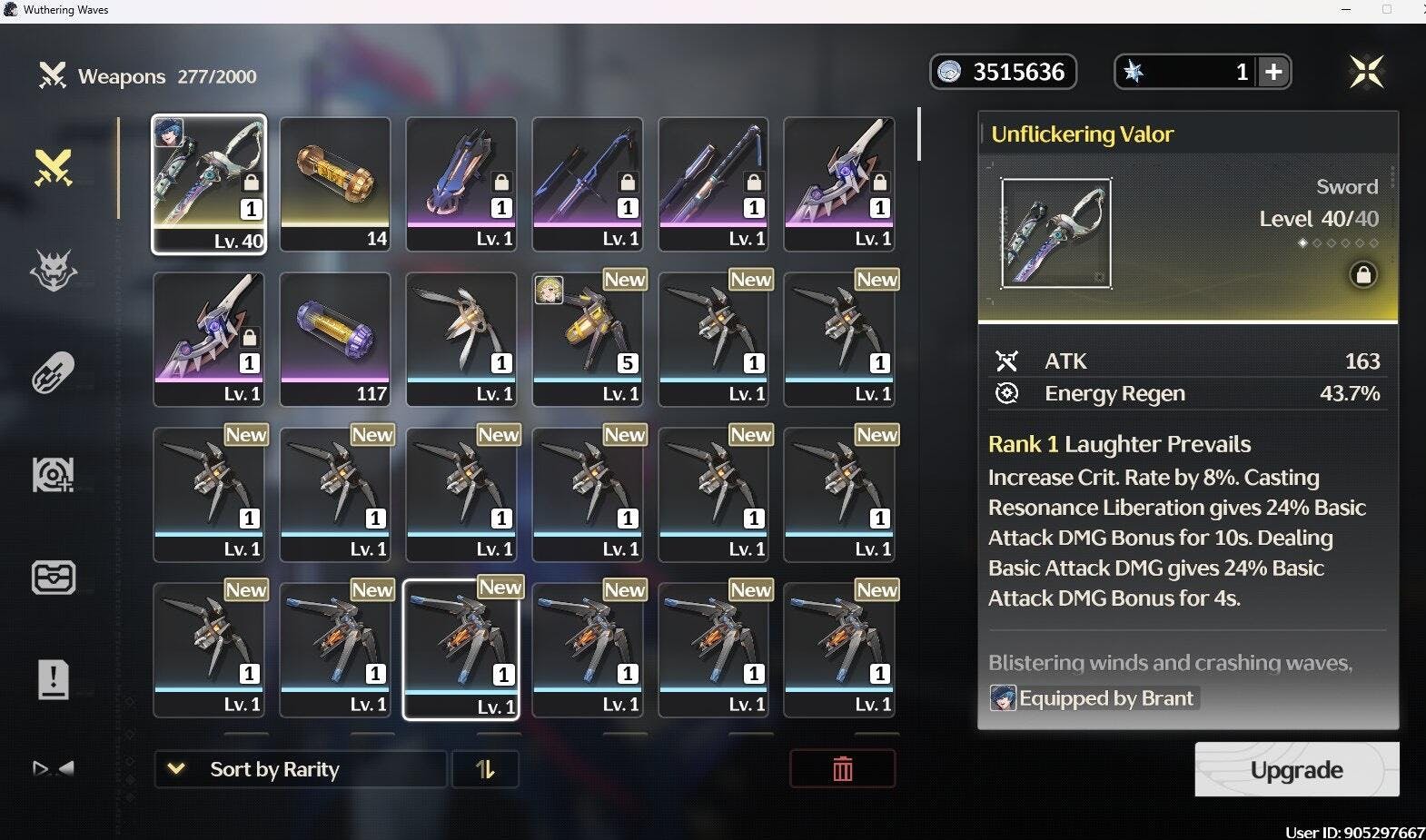
Task: Select the purple tube item with 117
Action: point(335,339)
